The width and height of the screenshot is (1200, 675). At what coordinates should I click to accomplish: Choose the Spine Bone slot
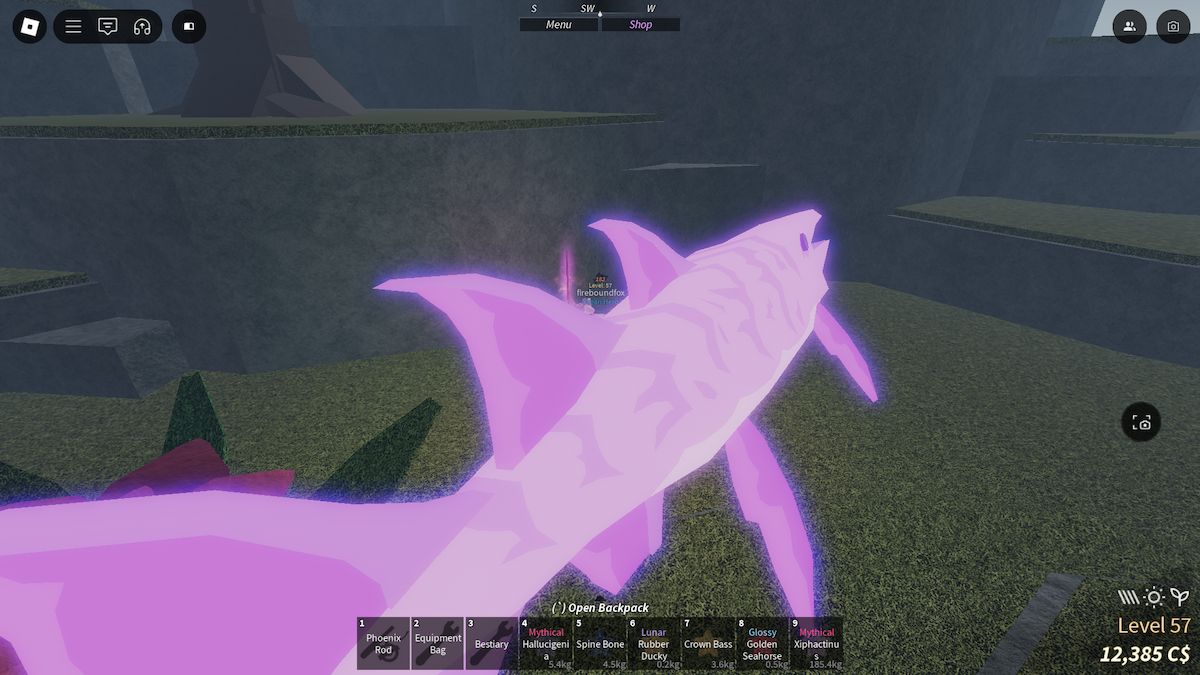pos(600,643)
